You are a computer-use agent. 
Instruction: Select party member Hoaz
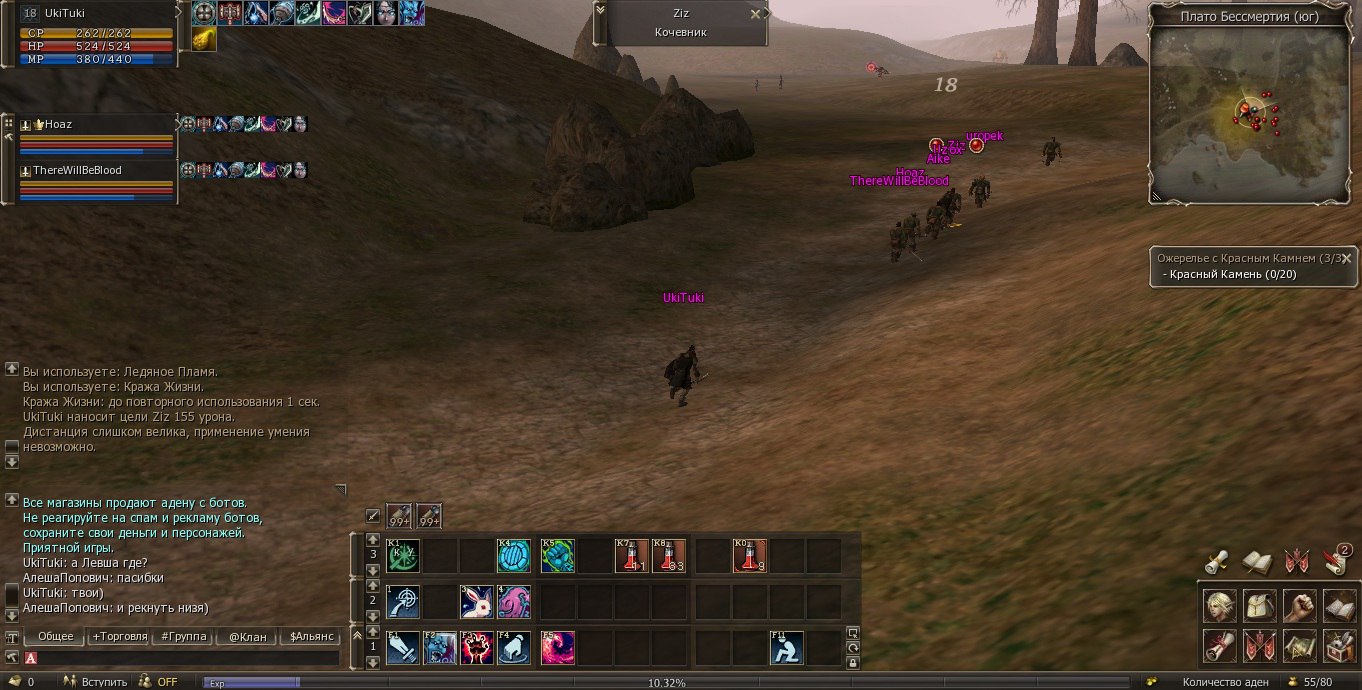[x=95, y=125]
